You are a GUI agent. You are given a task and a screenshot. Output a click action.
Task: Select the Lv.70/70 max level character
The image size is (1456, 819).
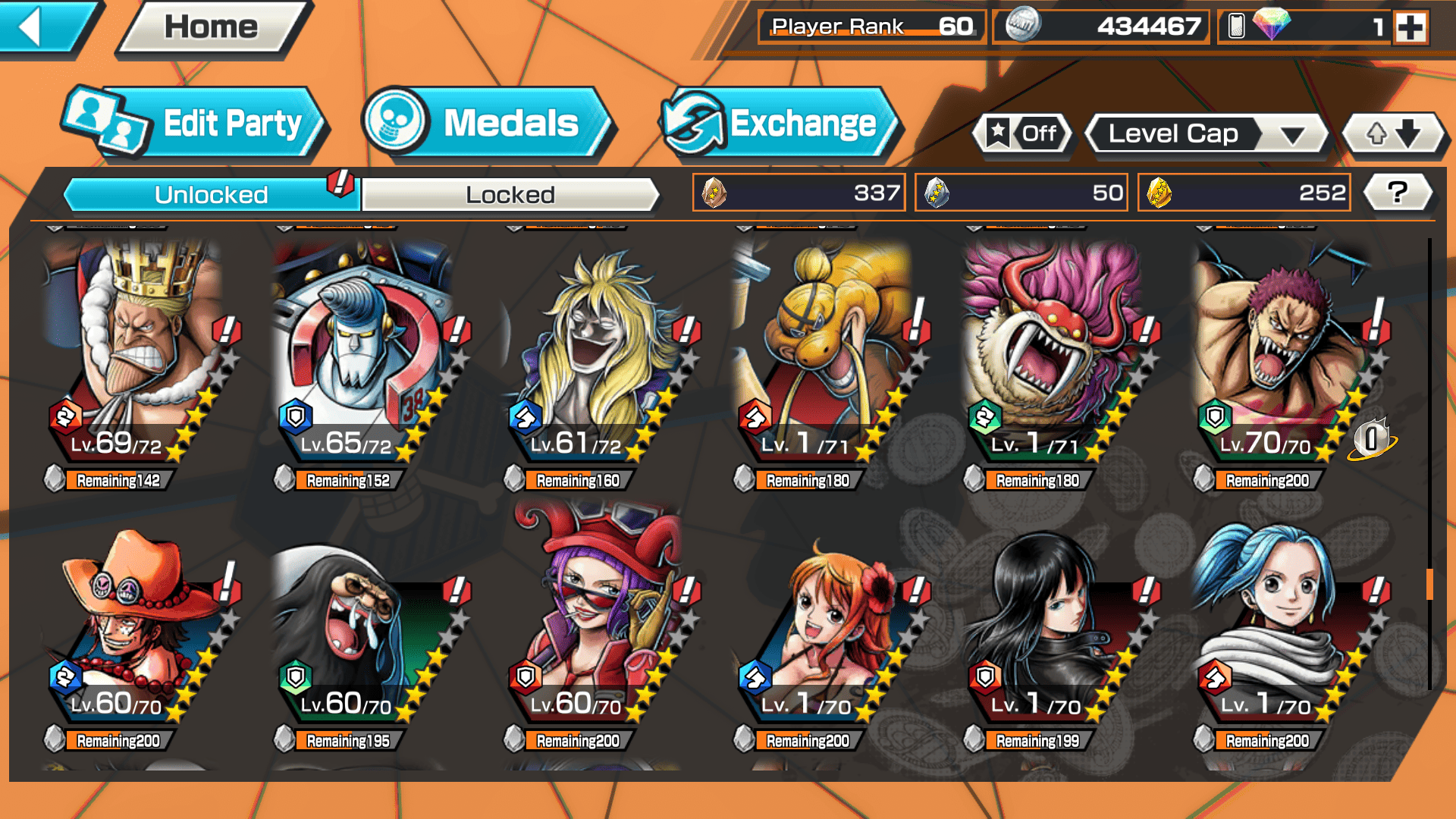click(x=1282, y=356)
